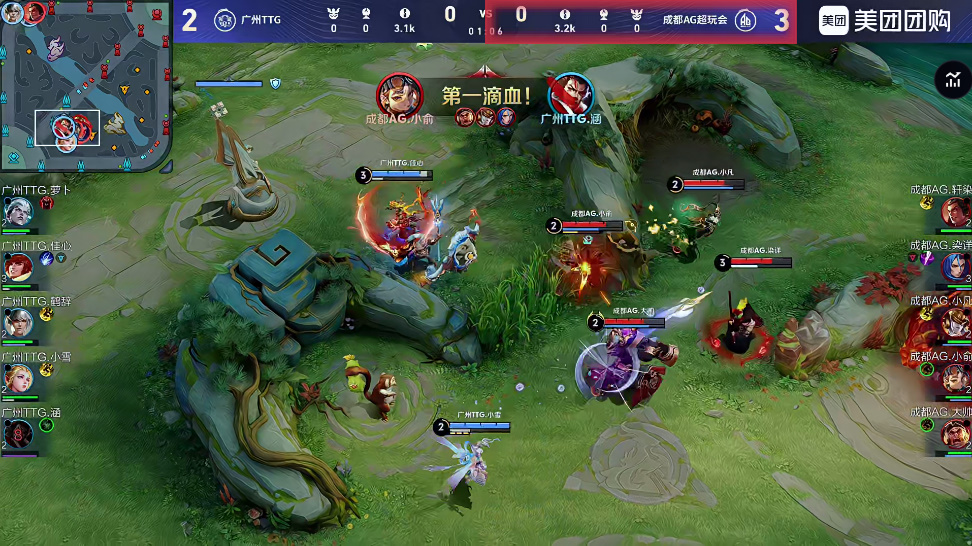972x546 pixels.
Task: Choose 成都AG.染洋 hero portrait
Action: coord(956,266)
